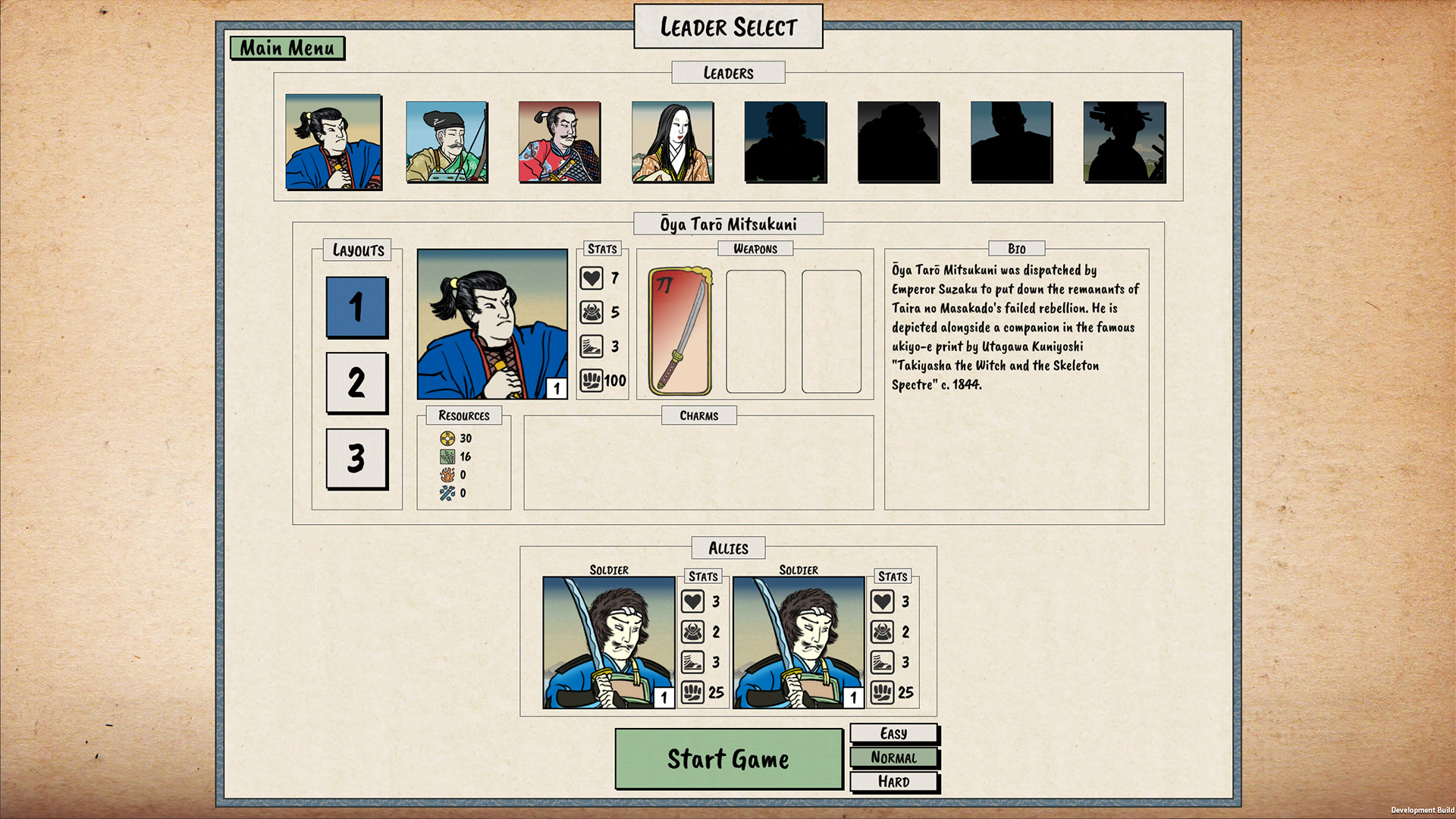Choose Easy difficulty
Image resolution: width=1456 pixels, height=819 pixels.
[x=894, y=733]
